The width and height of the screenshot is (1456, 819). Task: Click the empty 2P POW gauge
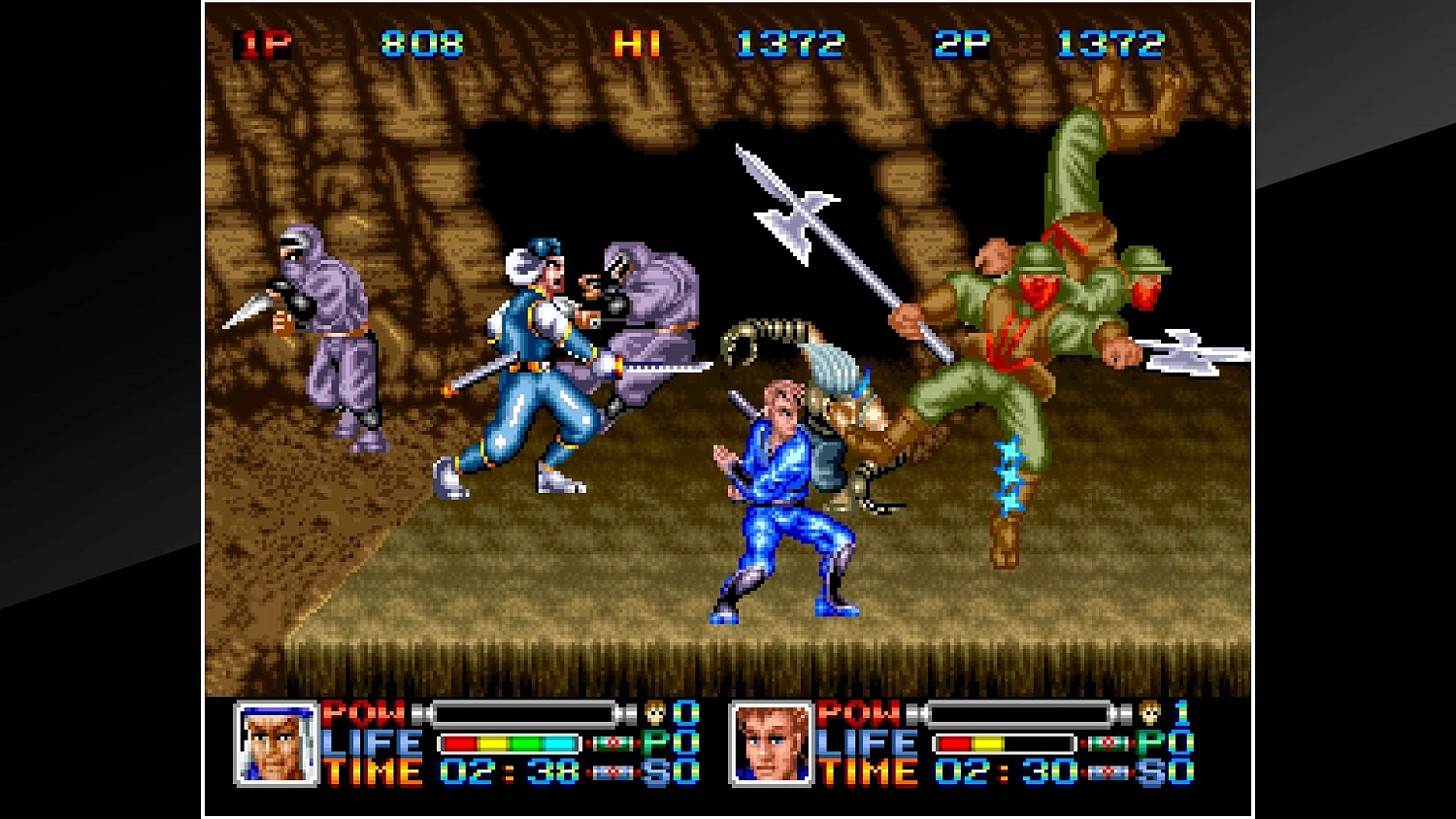coord(1020,714)
